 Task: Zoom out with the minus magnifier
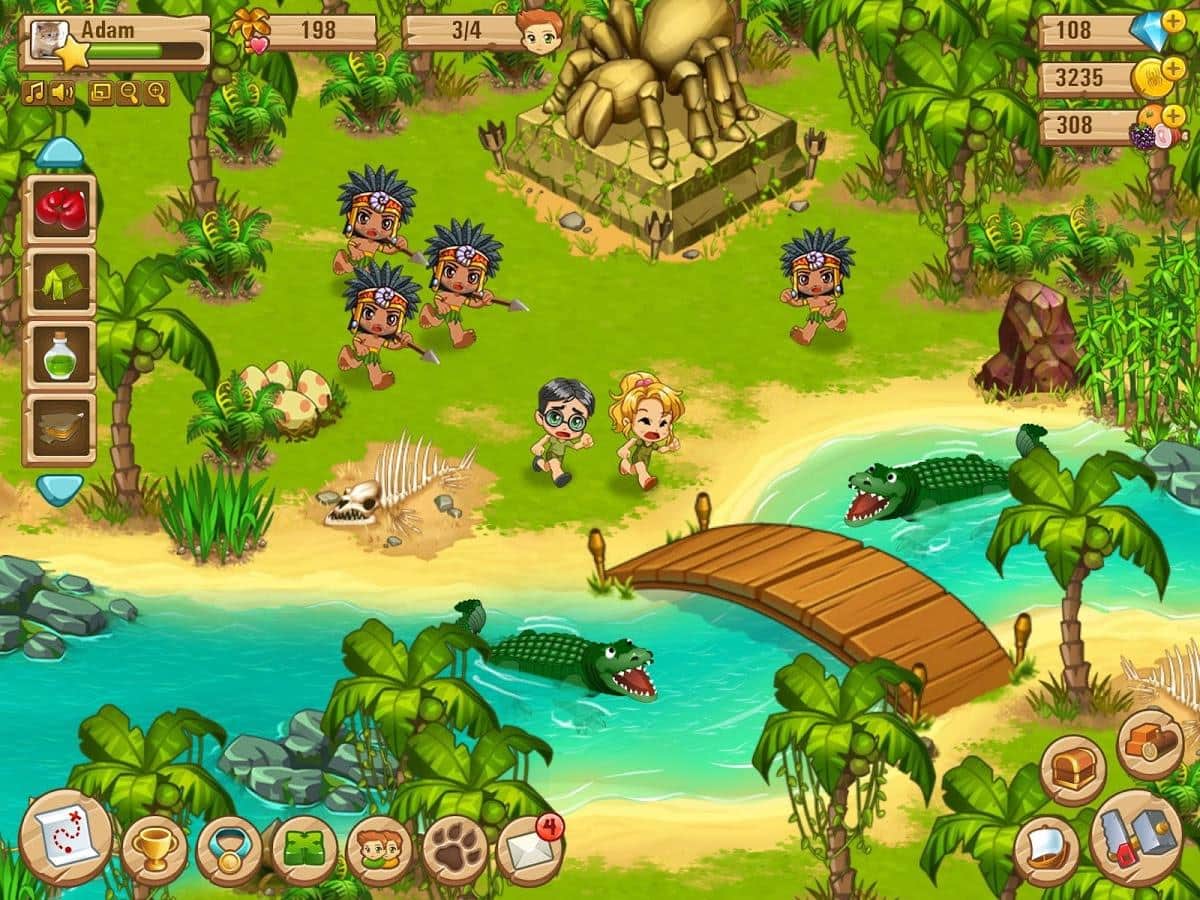point(128,93)
